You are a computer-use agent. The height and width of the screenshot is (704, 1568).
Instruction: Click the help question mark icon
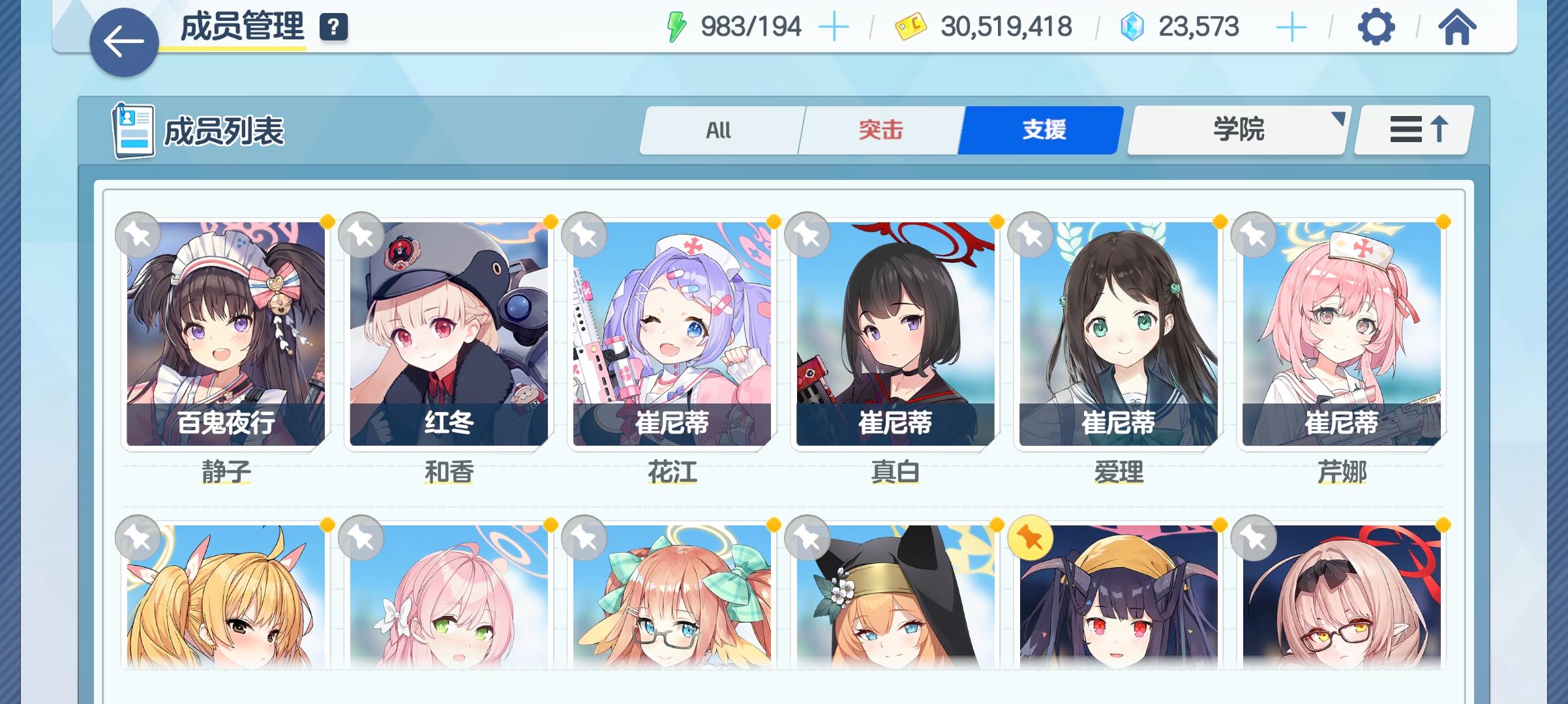click(333, 27)
